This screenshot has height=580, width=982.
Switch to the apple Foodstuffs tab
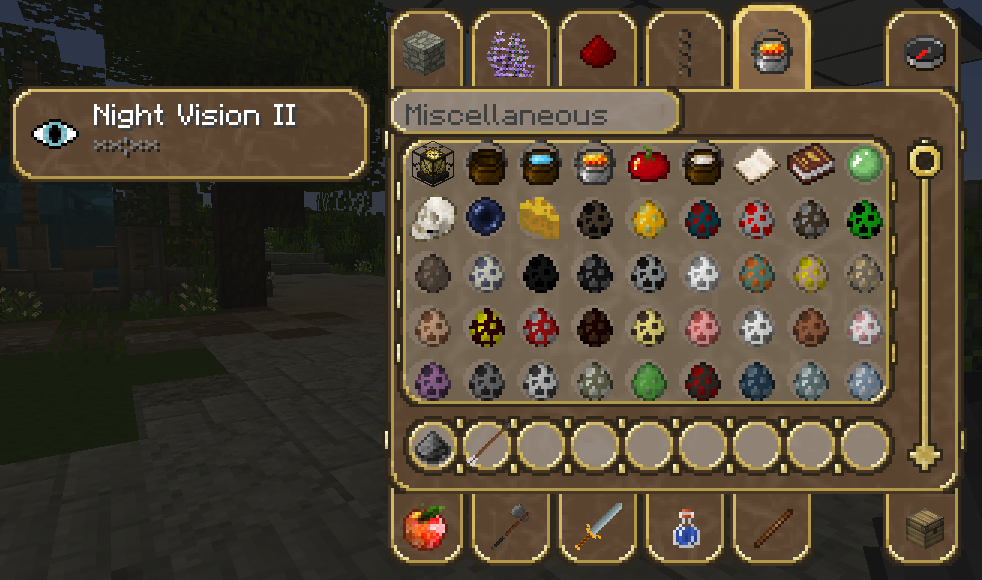425,526
